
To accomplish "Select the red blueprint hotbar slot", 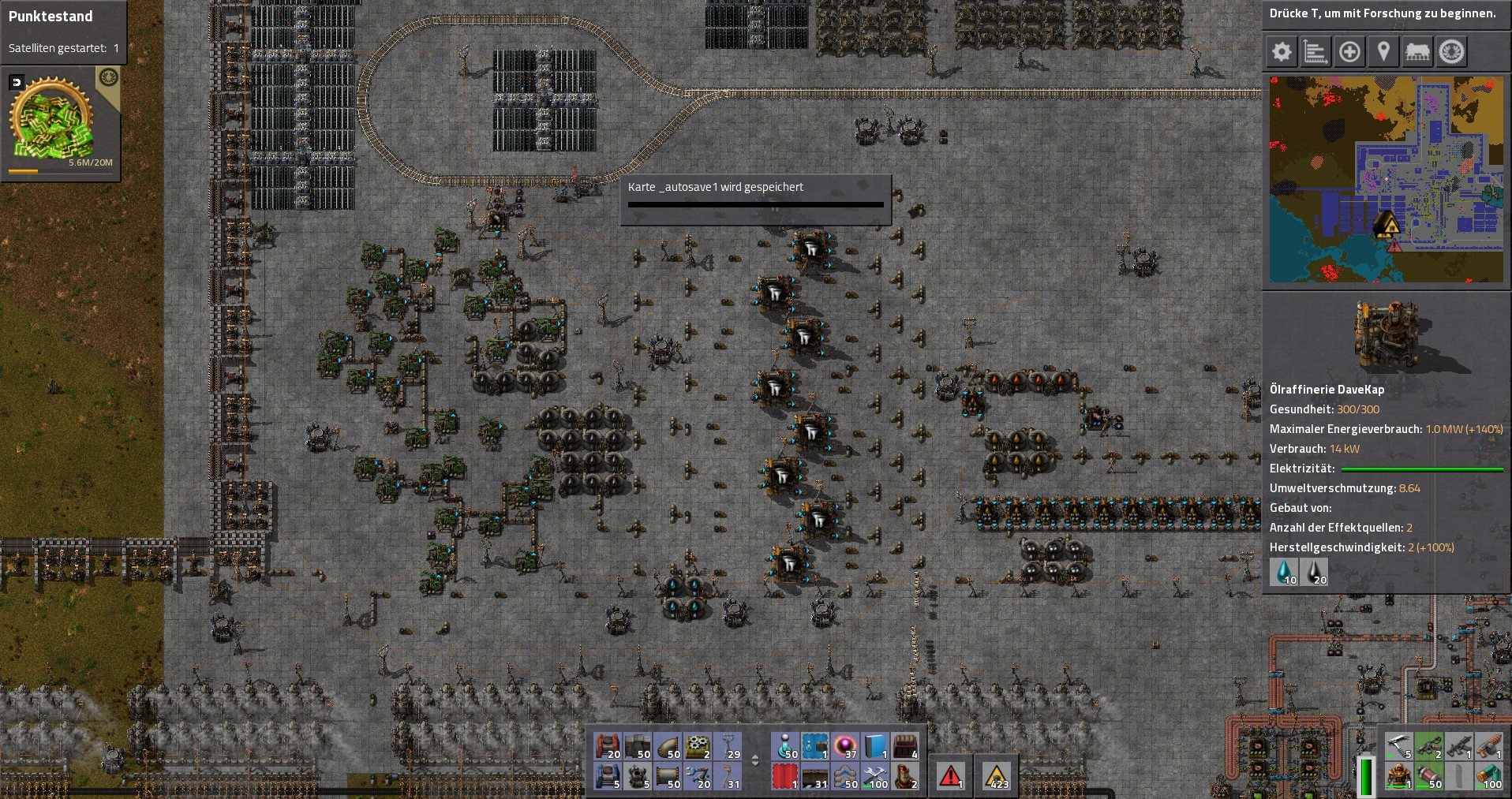I will (x=784, y=776).
